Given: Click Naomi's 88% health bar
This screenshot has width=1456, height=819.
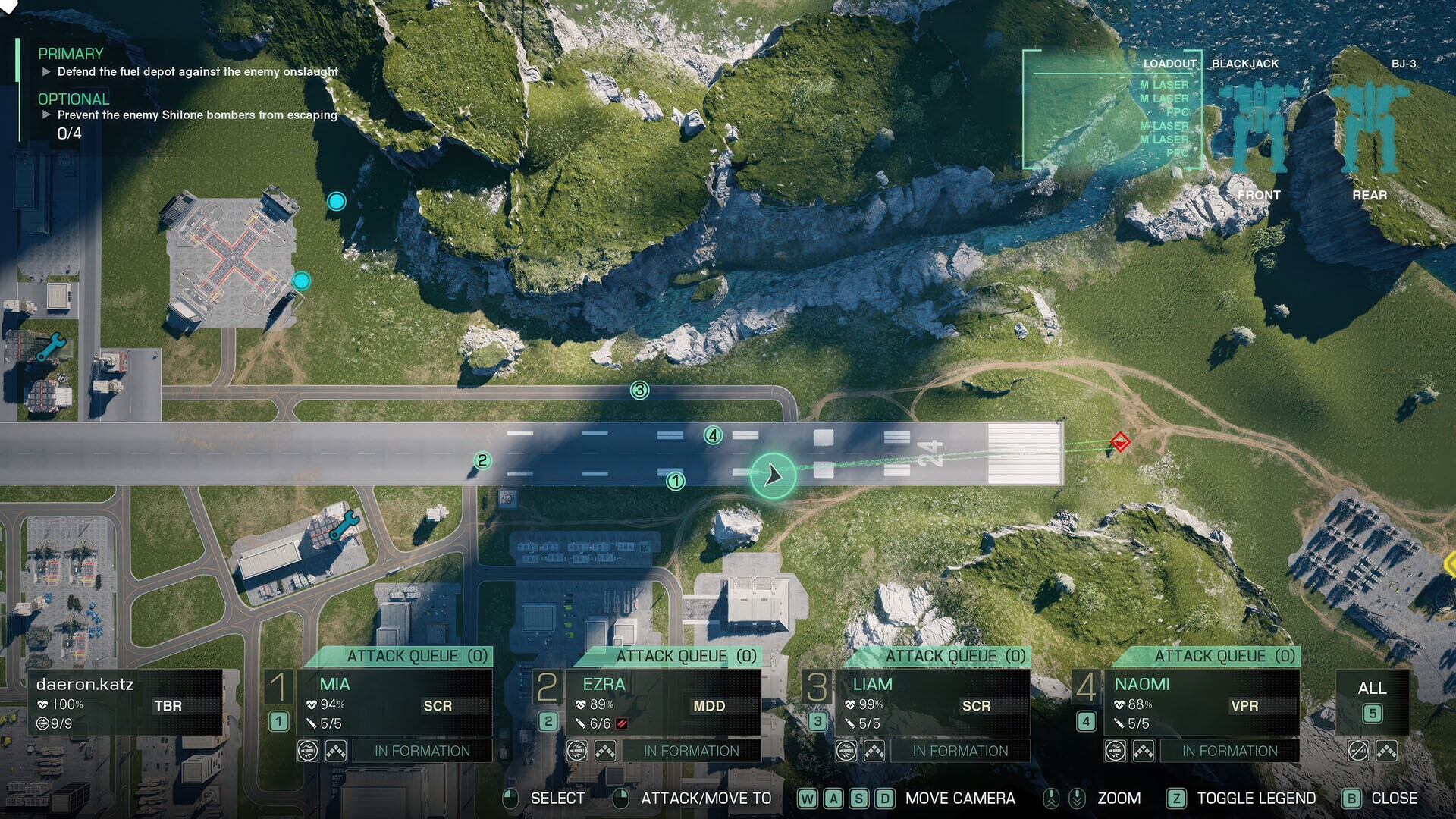Looking at the screenshot, I should pos(1131,704).
